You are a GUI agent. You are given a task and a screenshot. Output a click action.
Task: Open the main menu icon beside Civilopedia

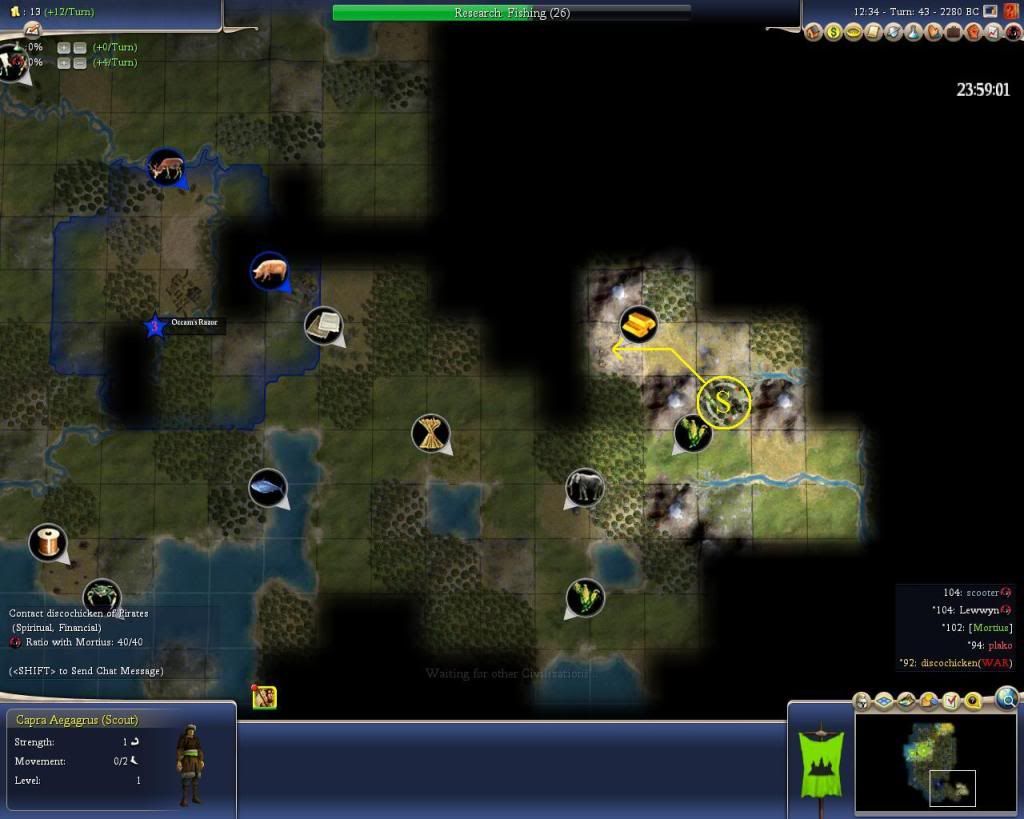pos(990,11)
